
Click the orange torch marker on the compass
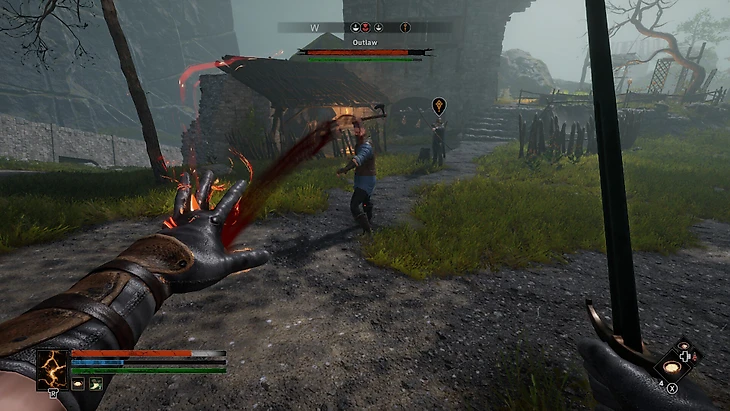[405, 27]
